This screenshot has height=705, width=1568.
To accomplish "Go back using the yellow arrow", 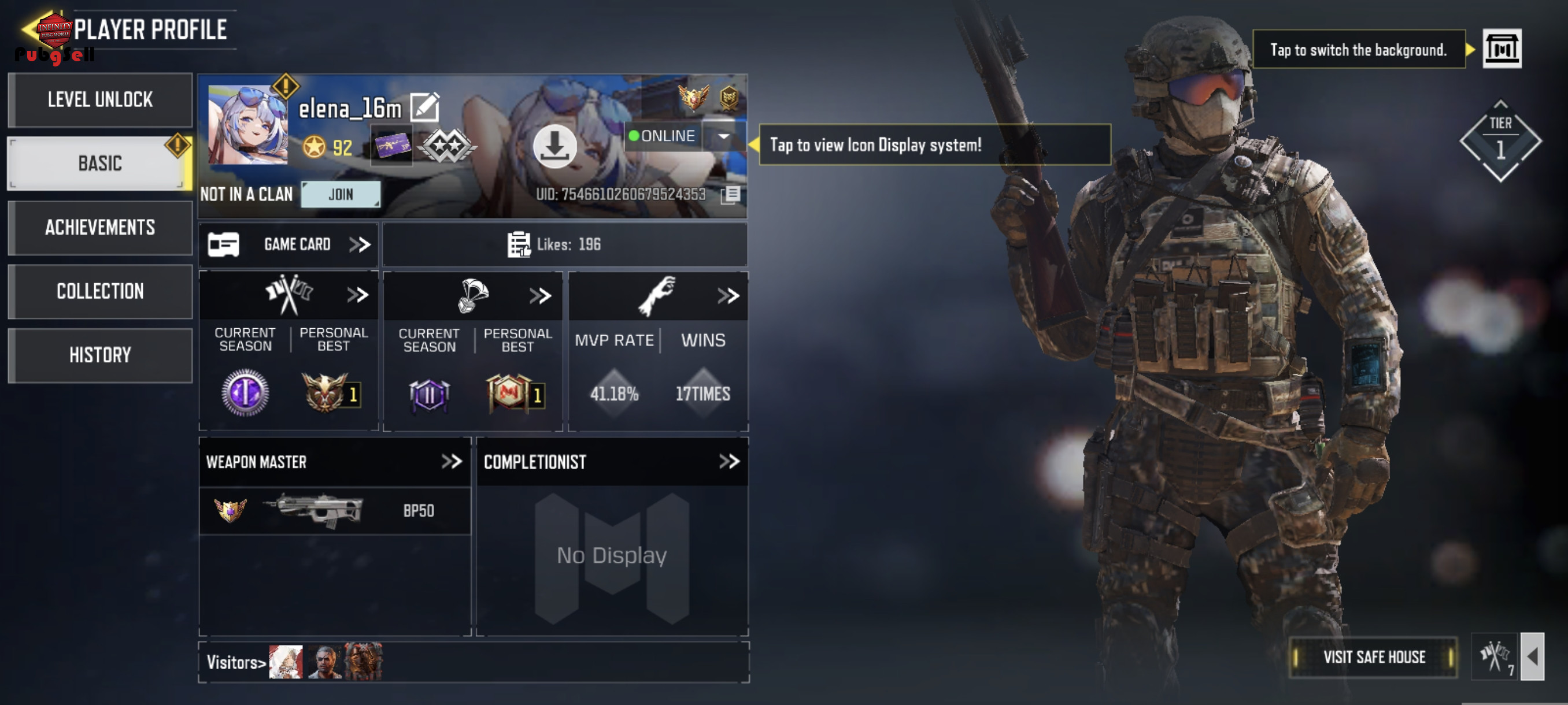I will (29, 28).
